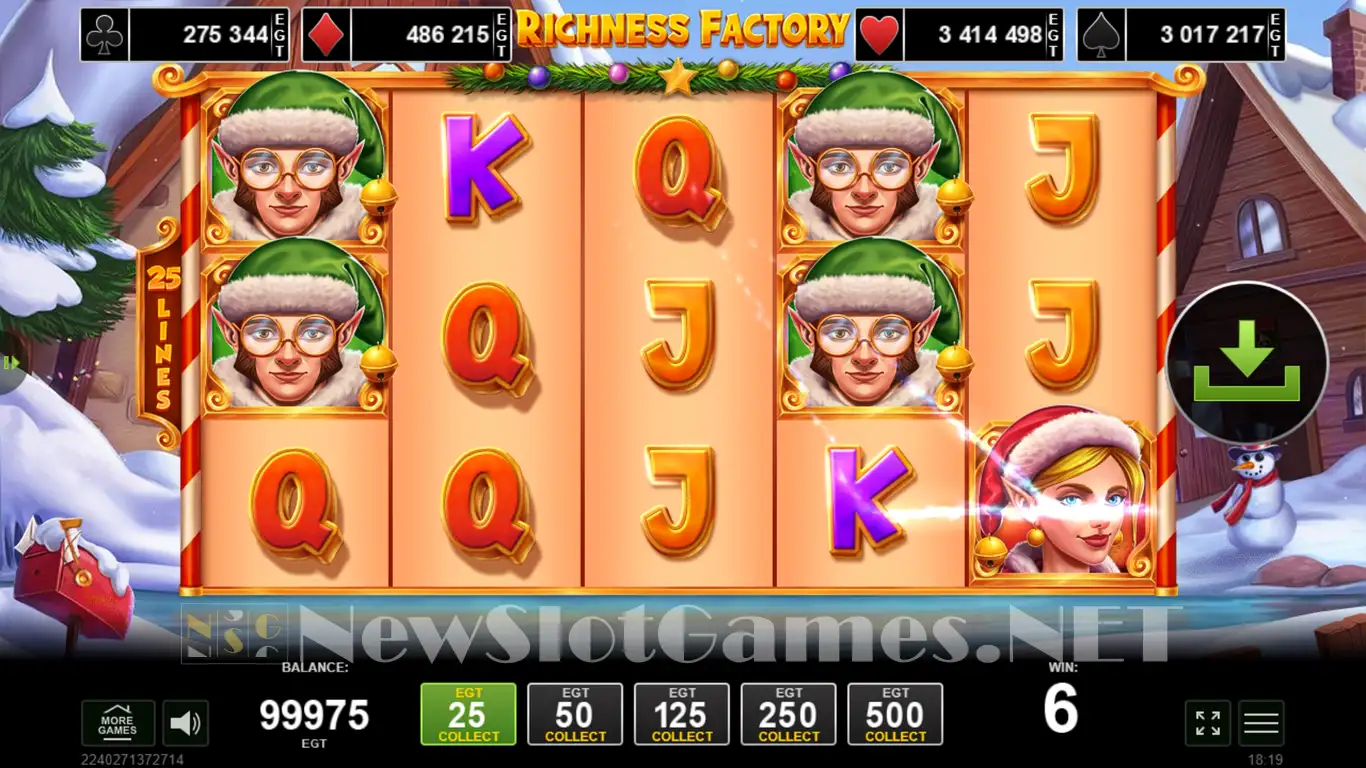The height and width of the screenshot is (768, 1366).
Task: Collect with the 25 EGT bet button
Action: (468, 714)
